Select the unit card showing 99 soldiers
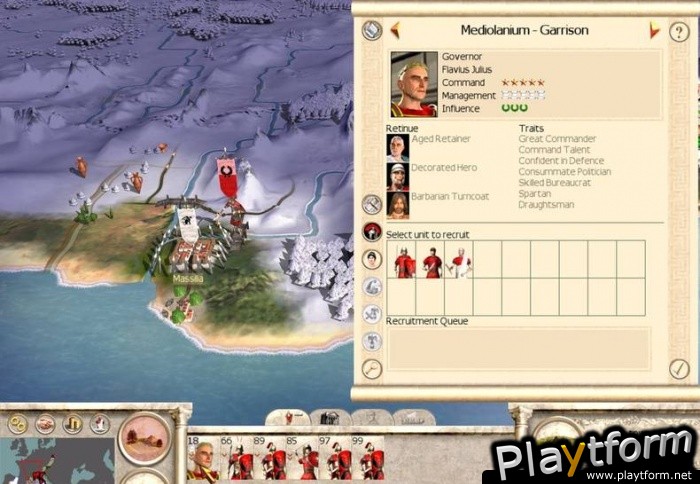This screenshot has height=484, width=700. [x=370, y=458]
